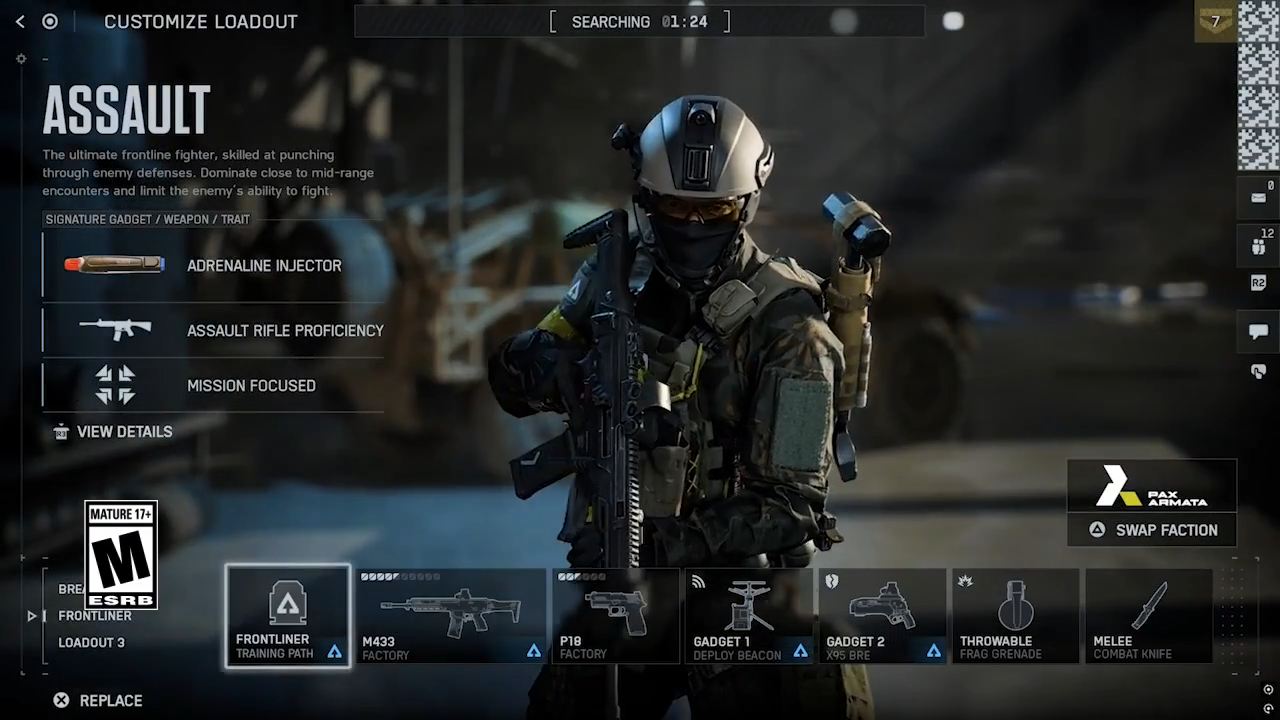The image size is (1280, 720).
Task: Open the chat speech bubble icon
Action: click(x=1258, y=332)
